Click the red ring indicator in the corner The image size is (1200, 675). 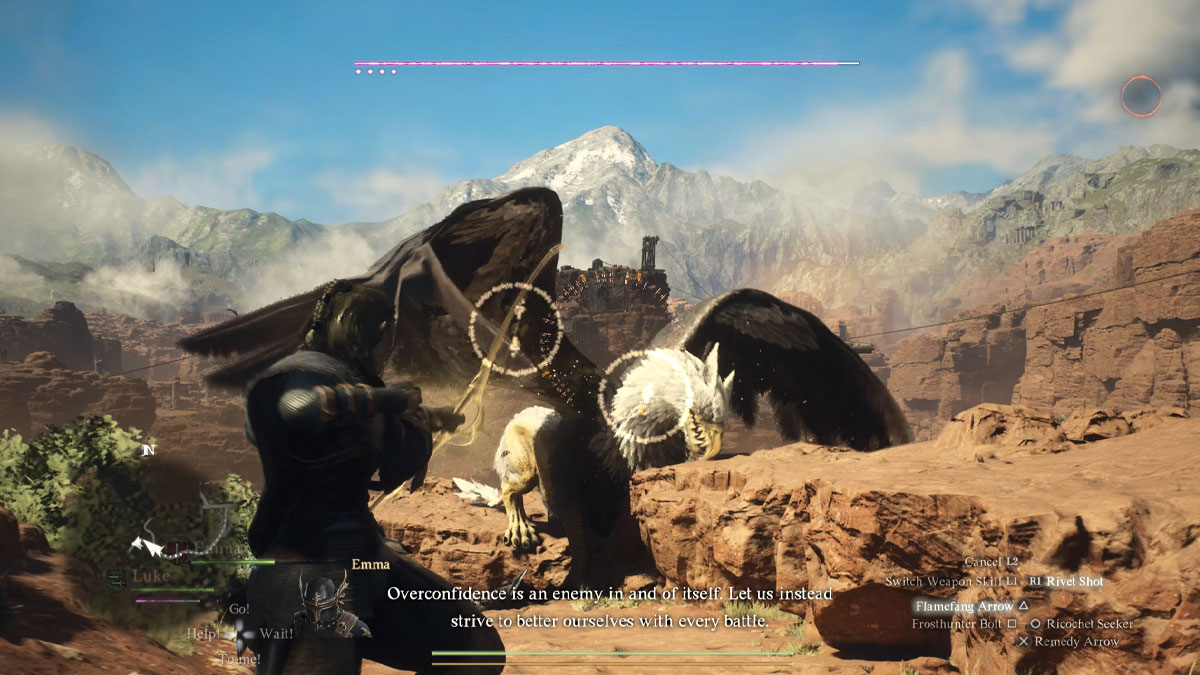click(x=1140, y=96)
